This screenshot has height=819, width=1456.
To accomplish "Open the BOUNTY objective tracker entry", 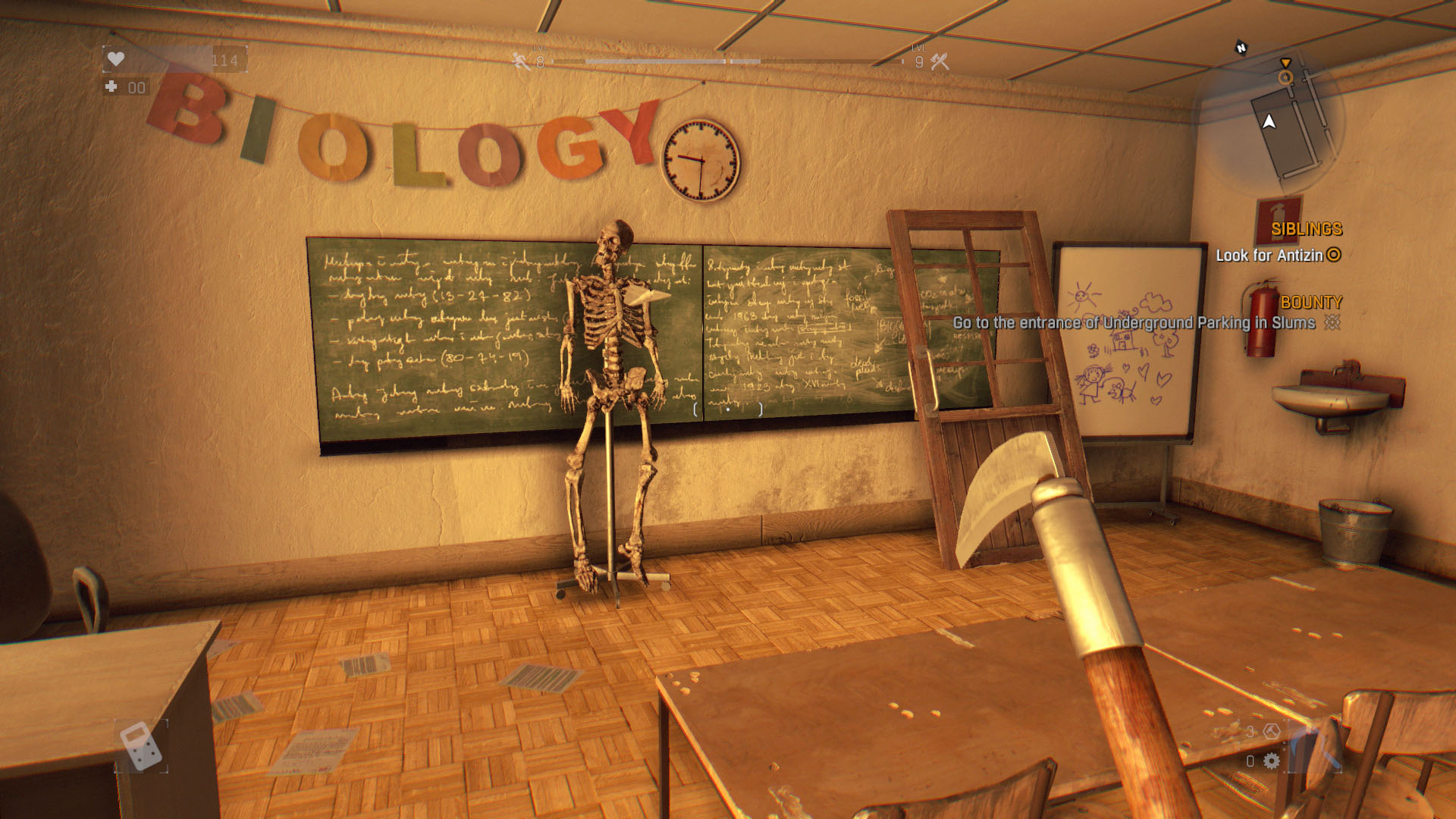I will 1311,302.
